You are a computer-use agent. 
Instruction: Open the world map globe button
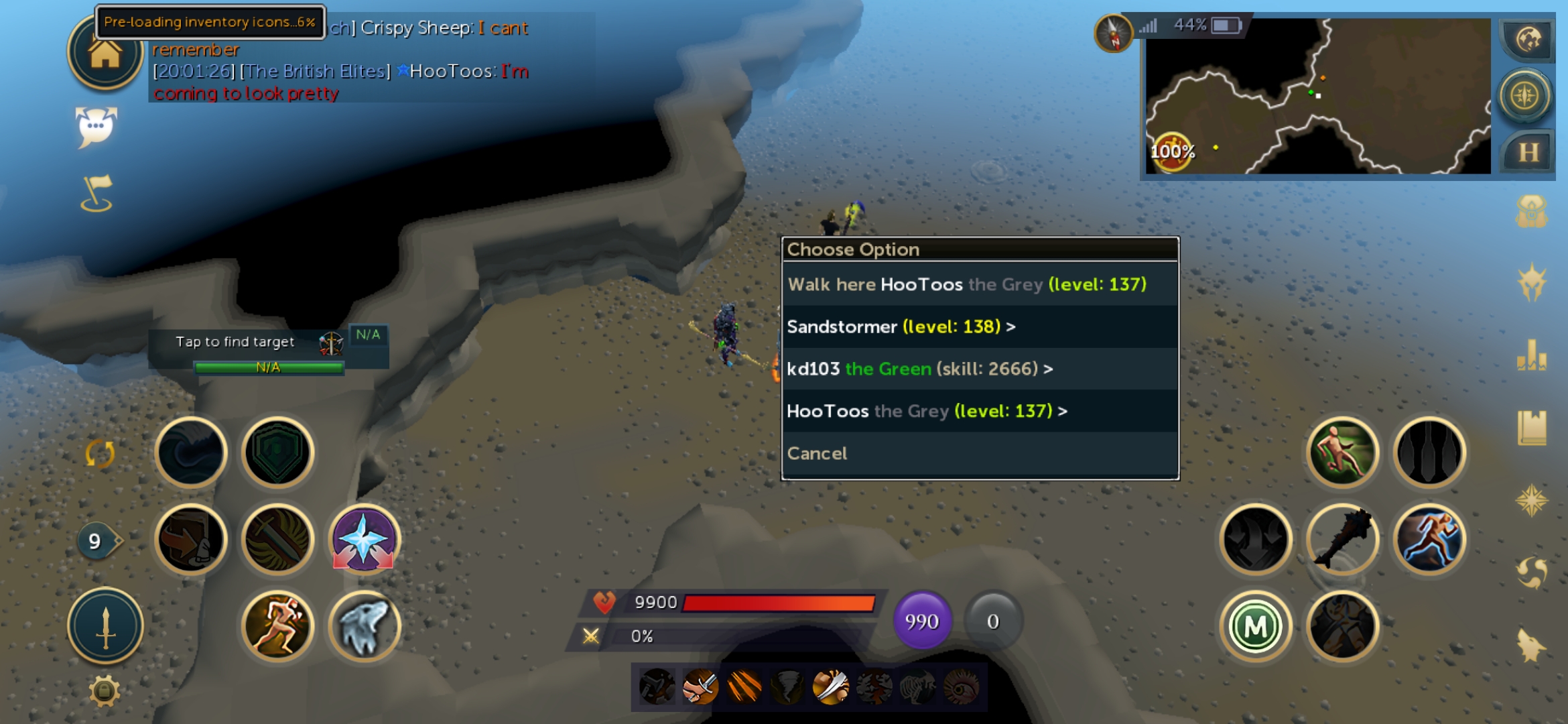(x=1528, y=40)
